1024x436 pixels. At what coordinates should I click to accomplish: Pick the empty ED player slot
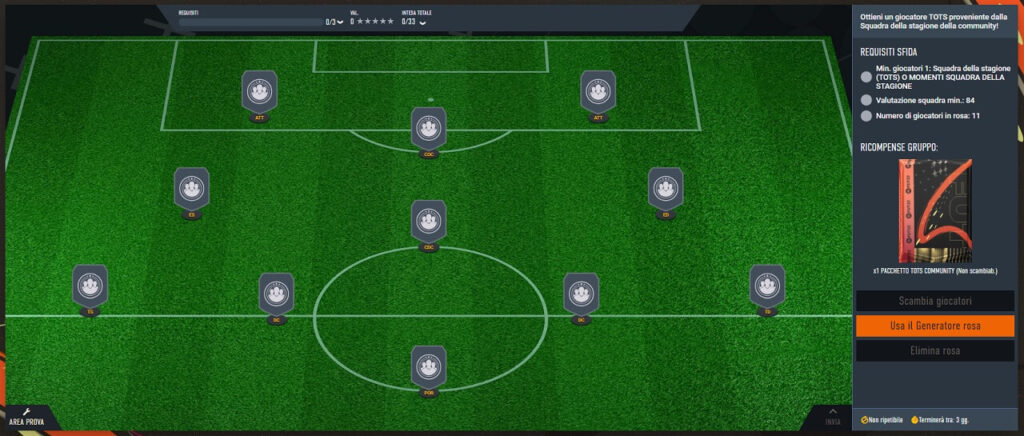[665, 188]
